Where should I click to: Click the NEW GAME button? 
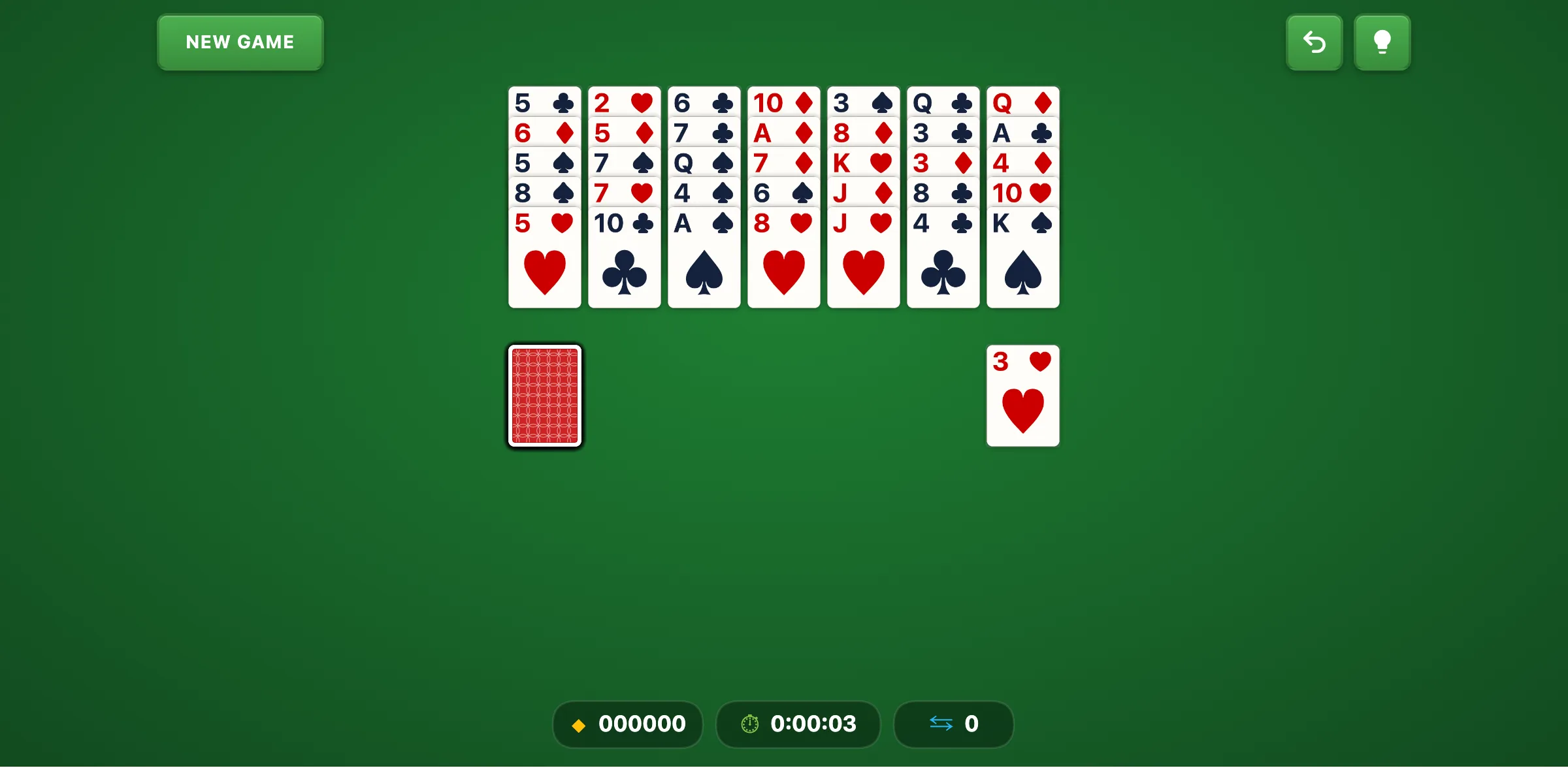(x=240, y=42)
